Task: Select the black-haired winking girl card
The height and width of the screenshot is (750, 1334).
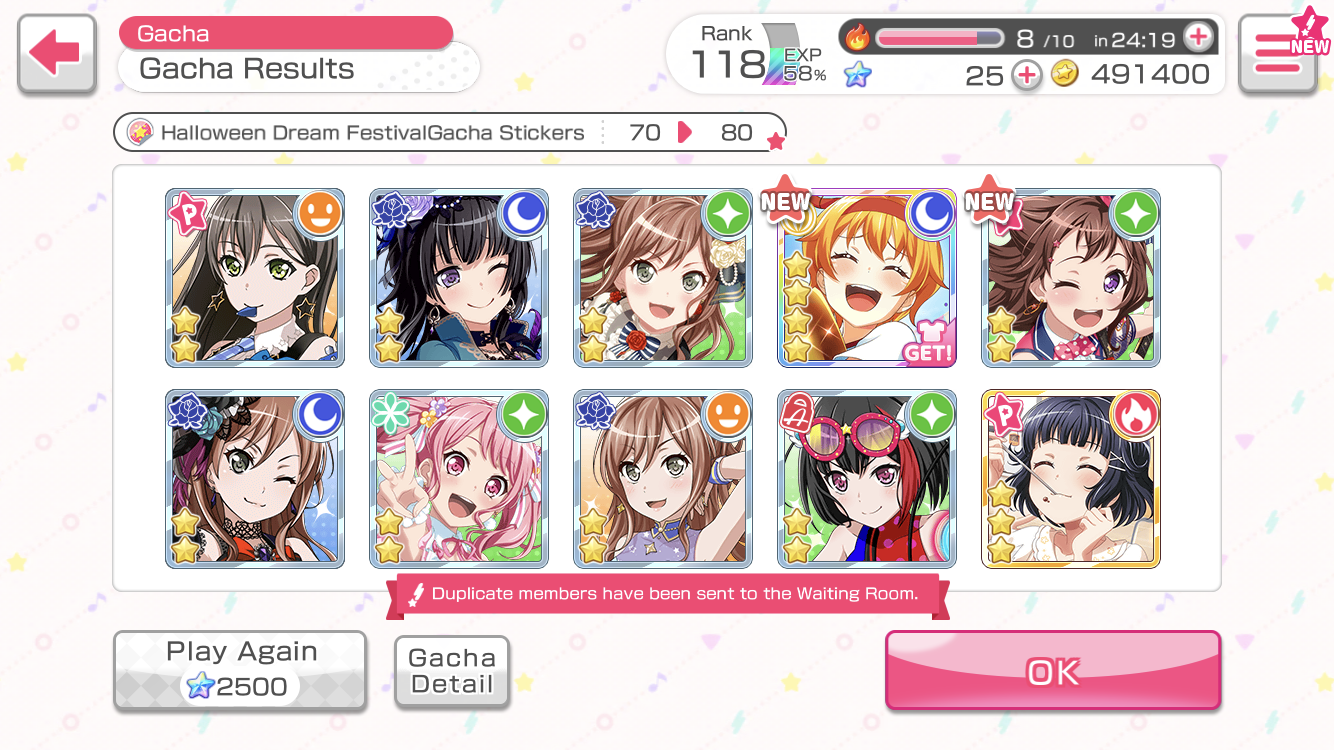Action: point(459,278)
